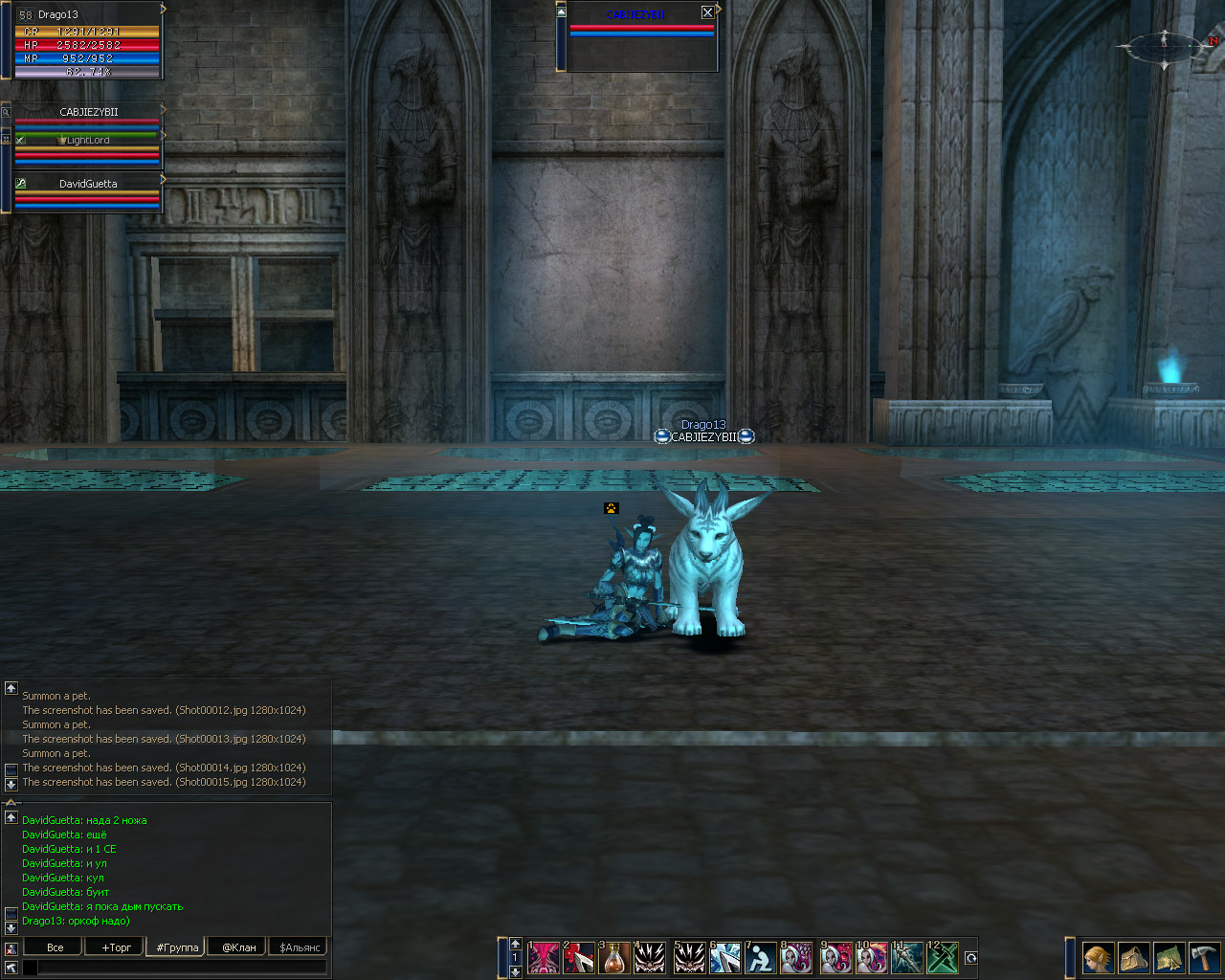This screenshot has width=1225, height=980.
Task: Use the crossed swords skill in slot 12
Action: (x=943, y=958)
